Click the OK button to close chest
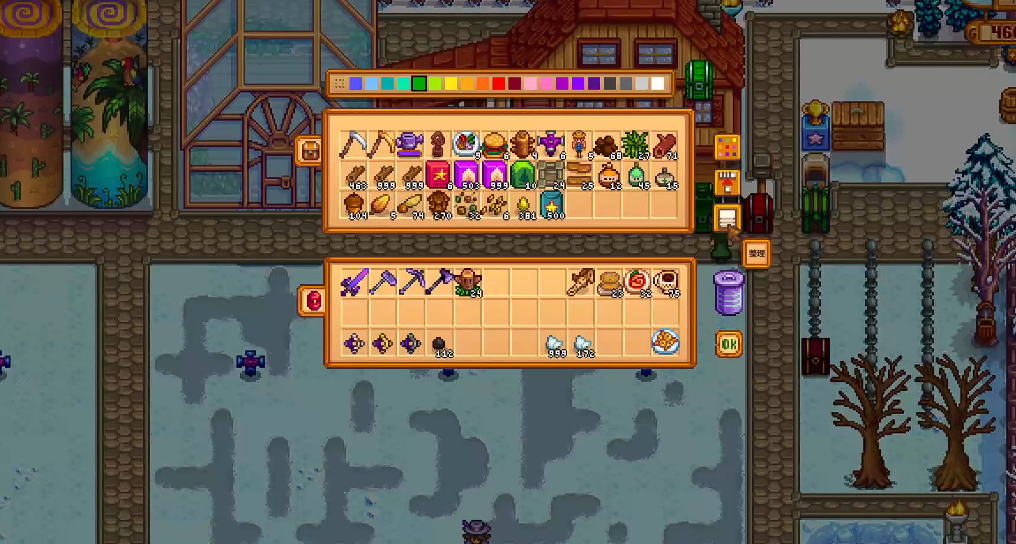 tap(728, 345)
